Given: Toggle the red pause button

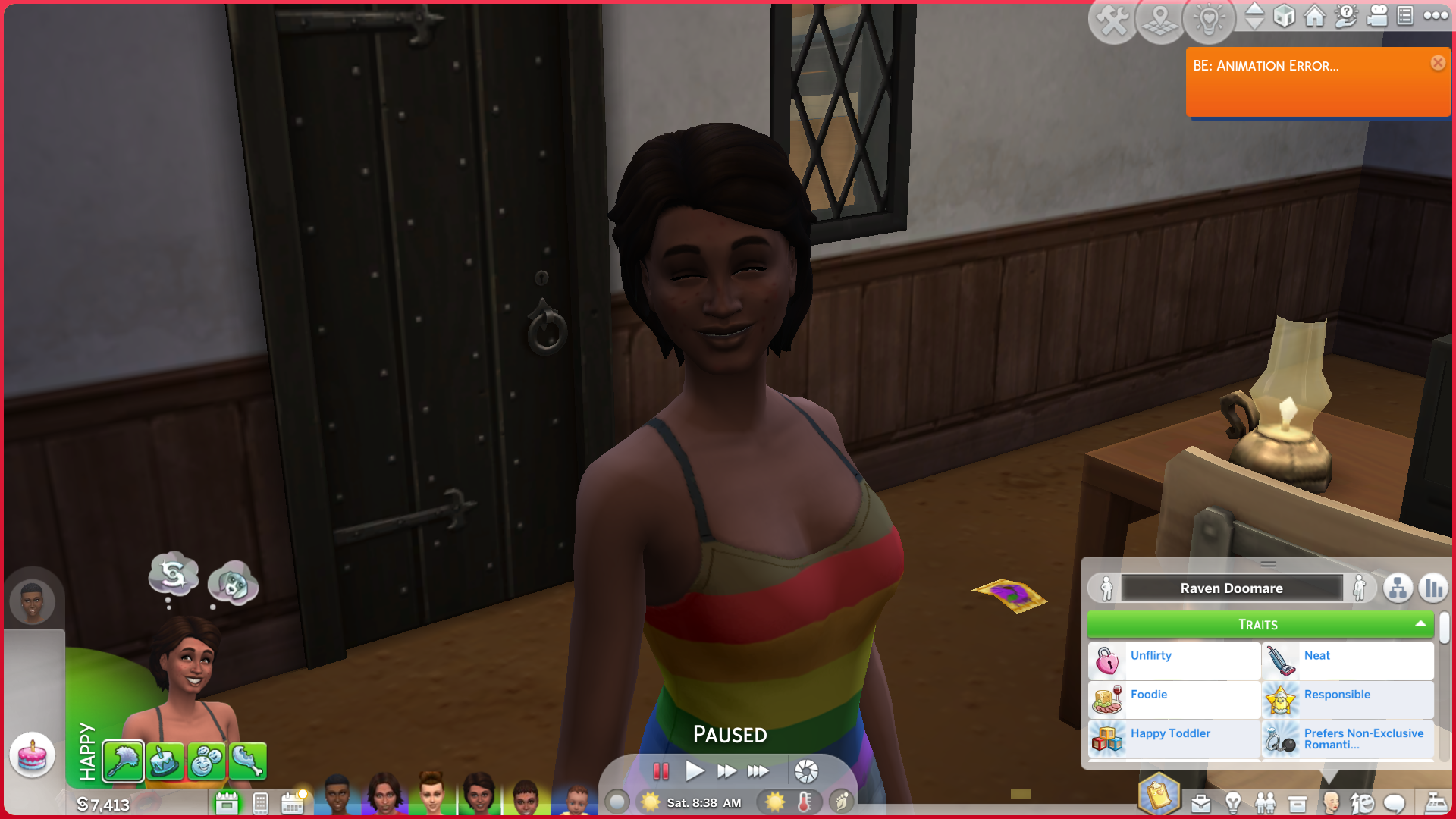Looking at the screenshot, I should point(661,772).
